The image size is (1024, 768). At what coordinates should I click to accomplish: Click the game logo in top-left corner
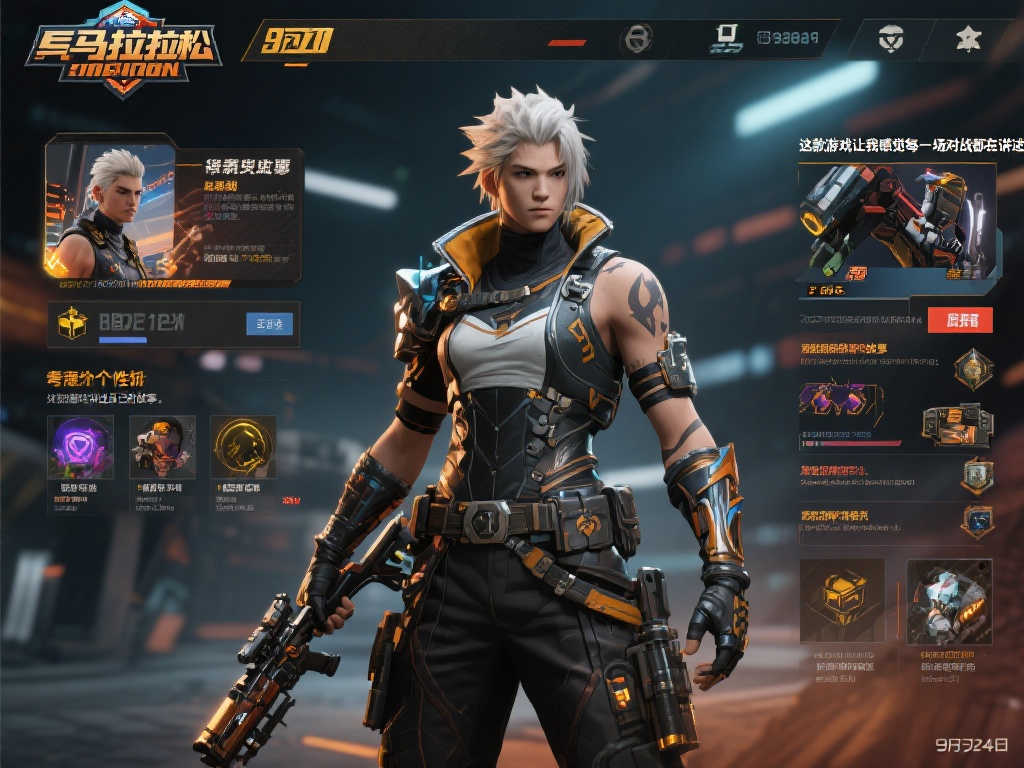tap(122, 48)
